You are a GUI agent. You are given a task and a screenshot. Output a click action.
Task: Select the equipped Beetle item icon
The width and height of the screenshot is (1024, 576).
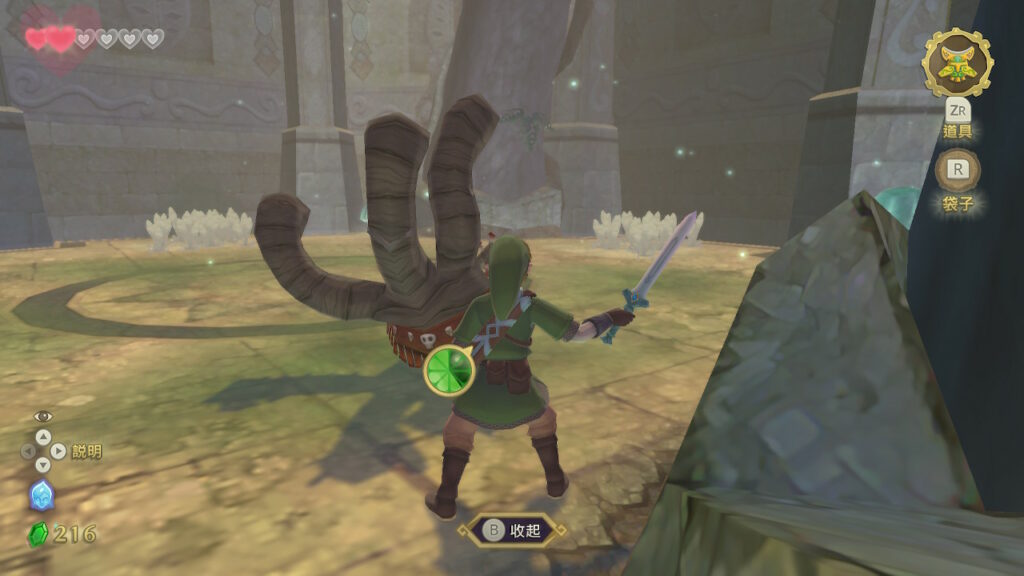pos(957,62)
